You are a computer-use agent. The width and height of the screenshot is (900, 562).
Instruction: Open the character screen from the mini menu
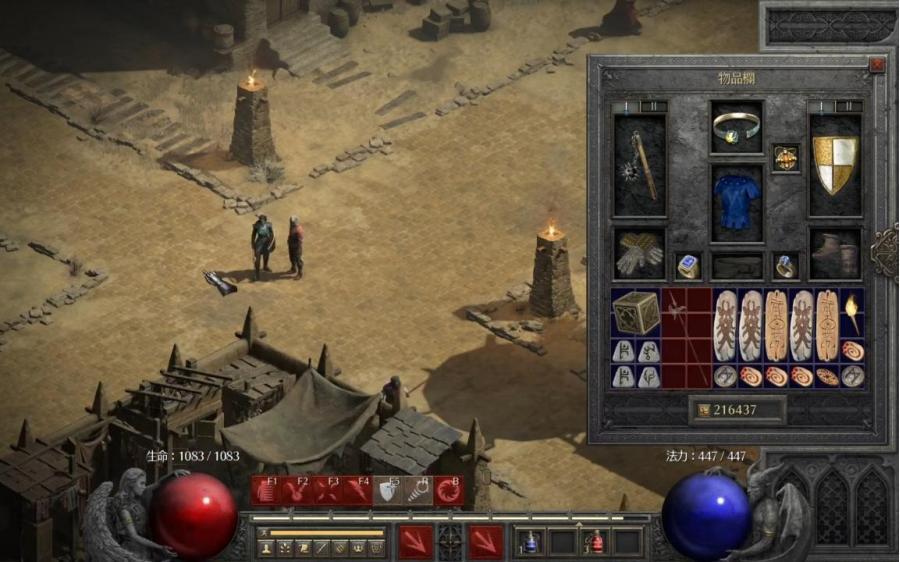[267, 548]
